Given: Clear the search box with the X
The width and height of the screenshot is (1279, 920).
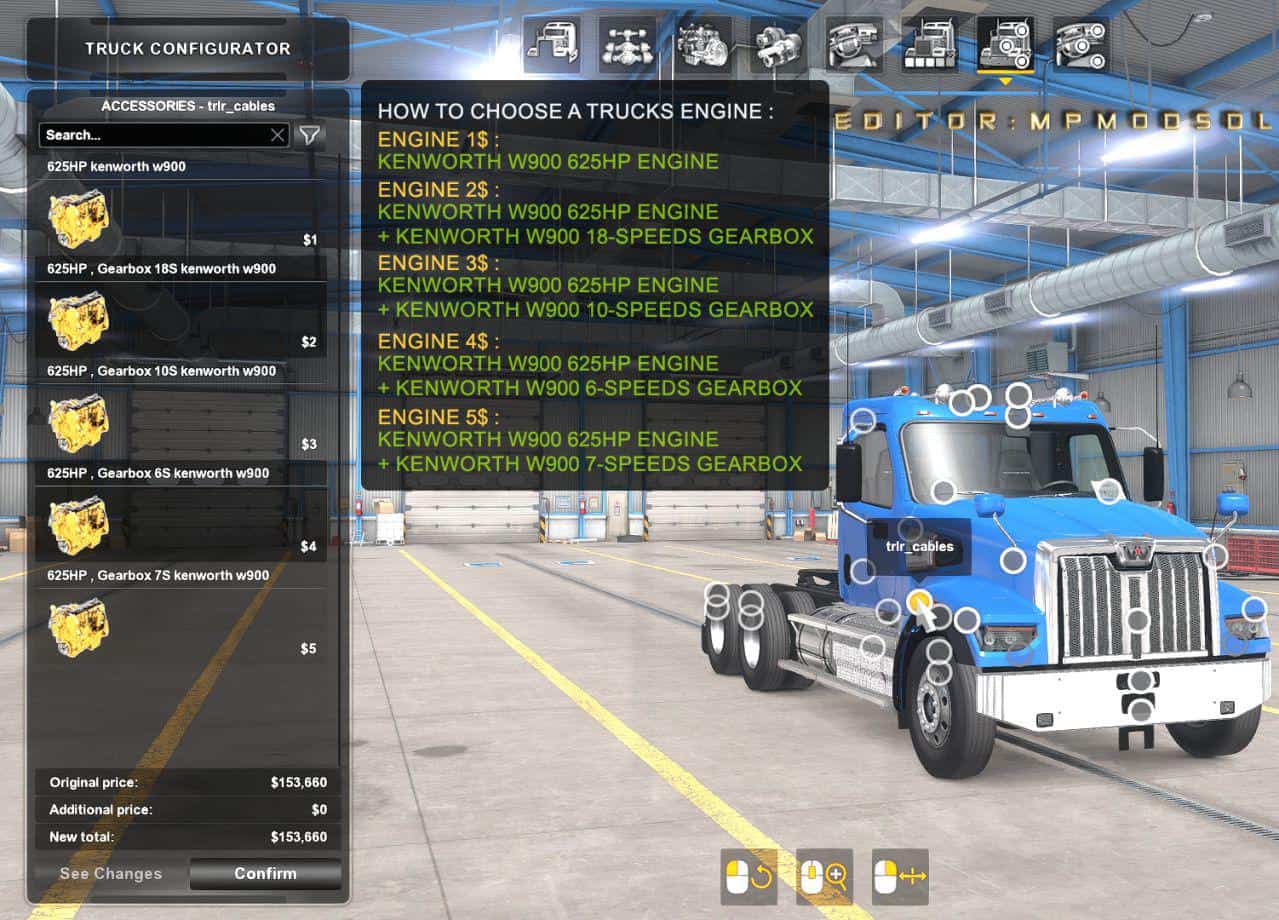Looking at the screenshot, I should pos(278,135).
